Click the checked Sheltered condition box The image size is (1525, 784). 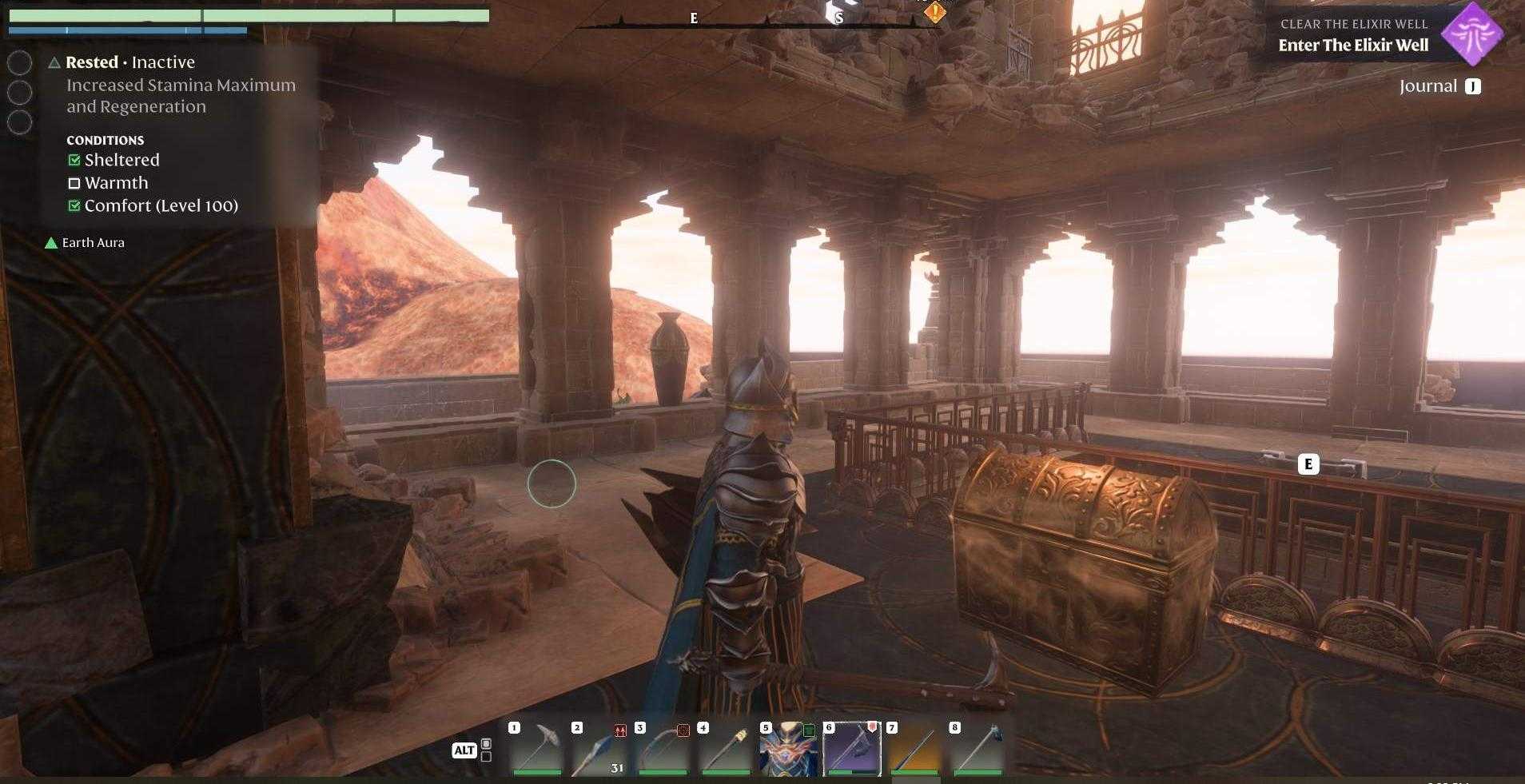click(x=75, y=160)
